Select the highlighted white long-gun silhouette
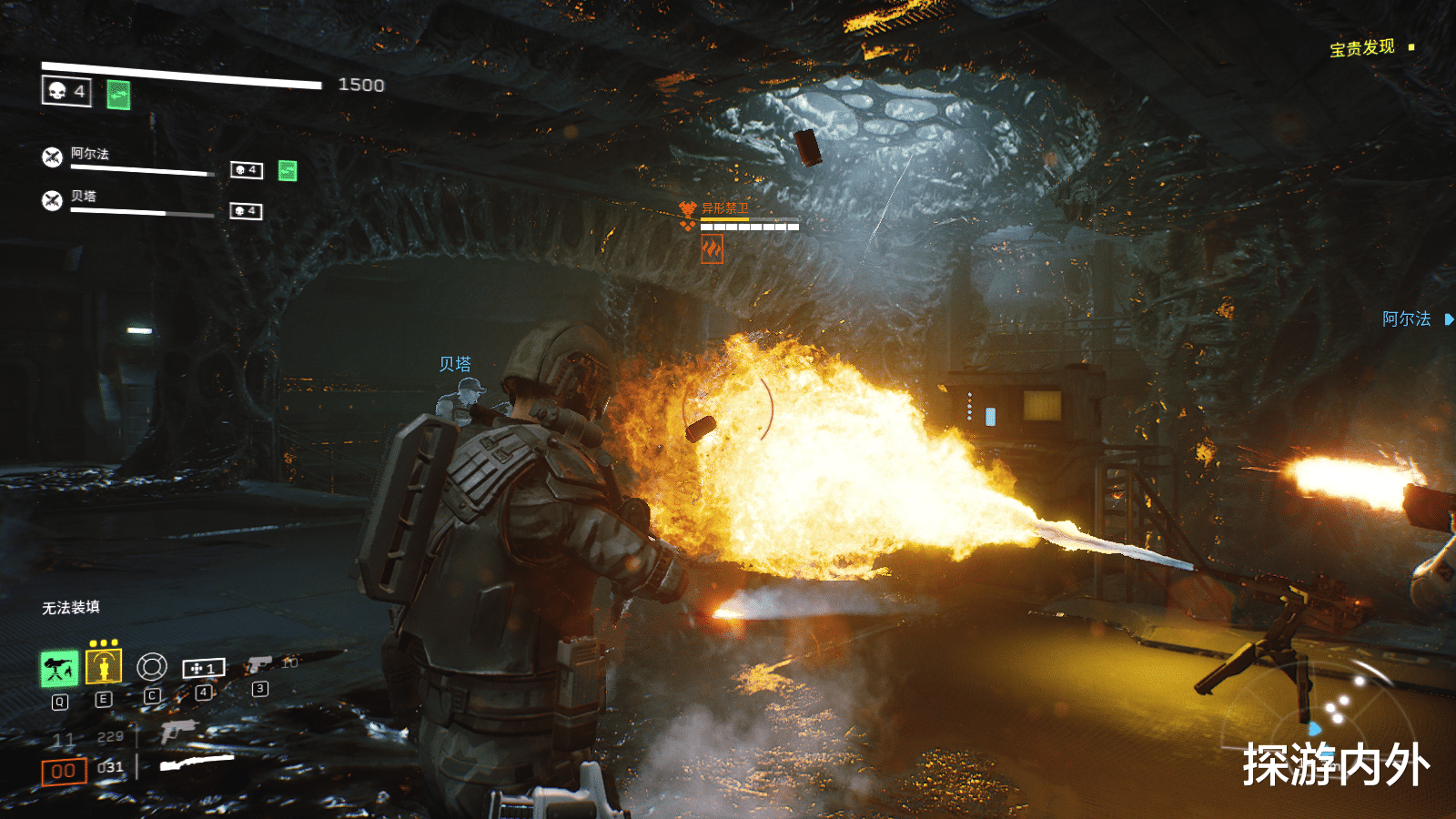 point(197,763)
